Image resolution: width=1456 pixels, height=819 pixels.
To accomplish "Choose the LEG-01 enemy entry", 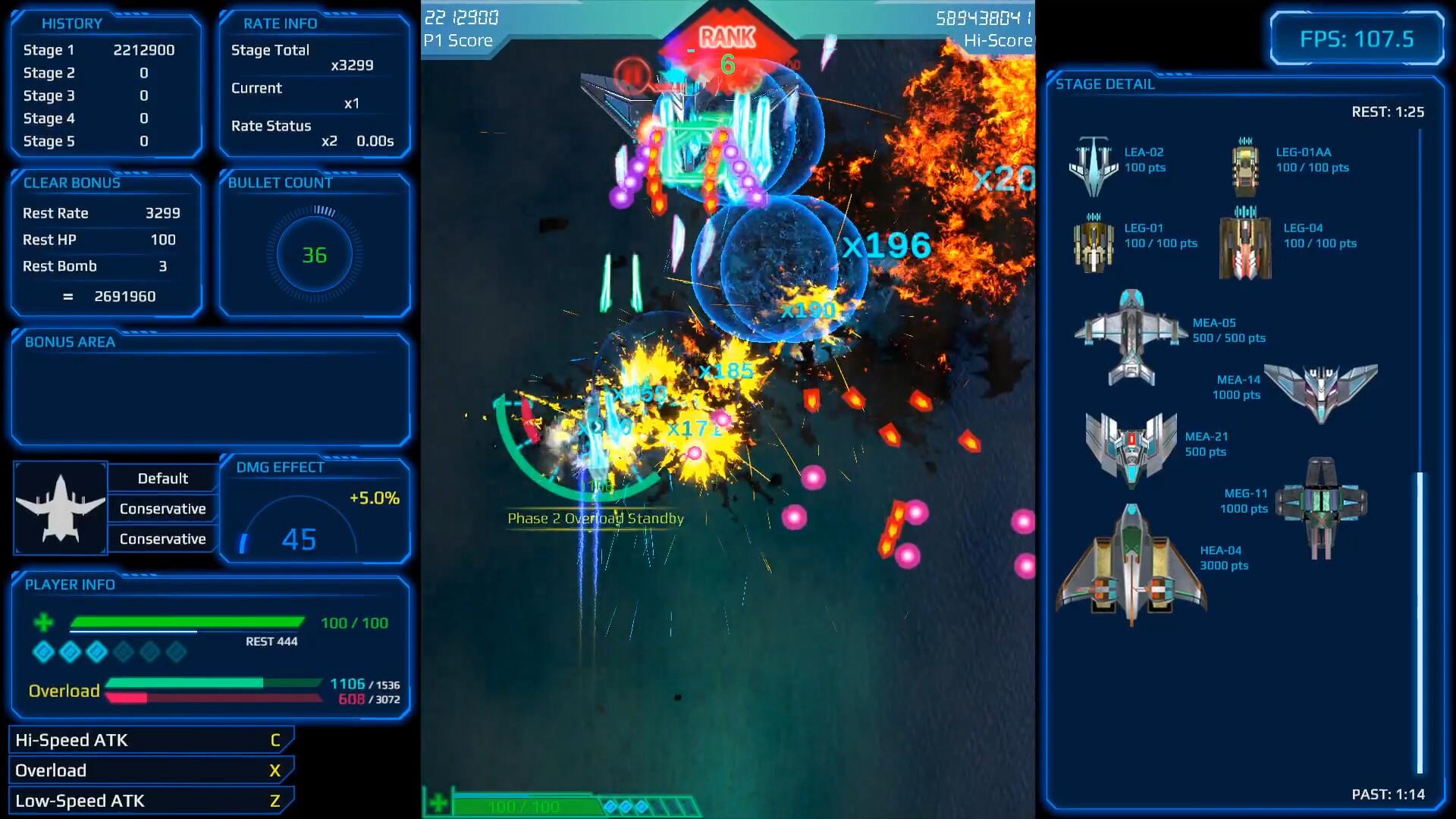I will click(1093, 242).
